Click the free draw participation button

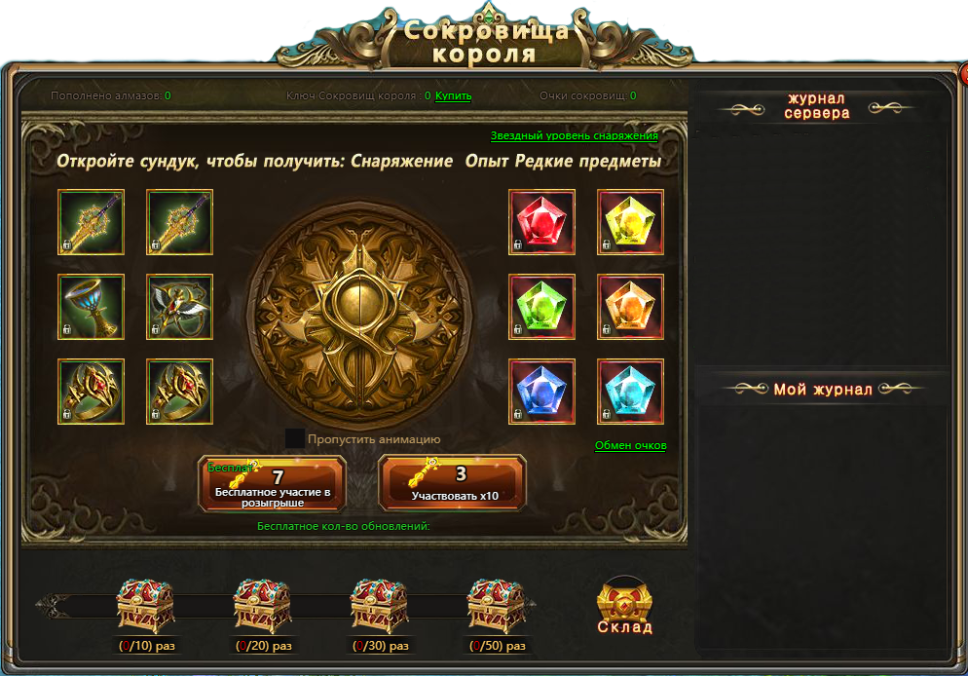click(x=272, y=484)
